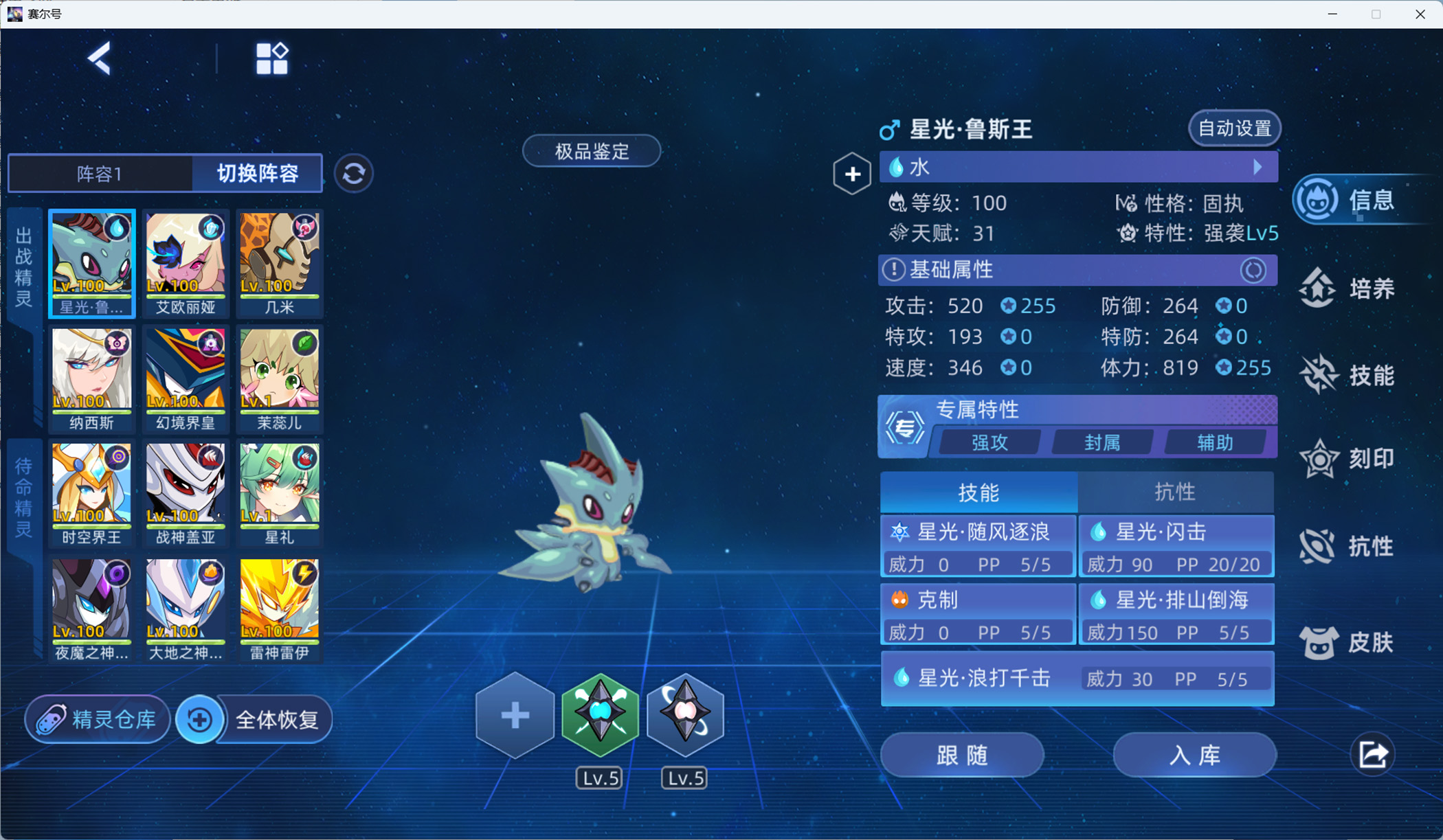Click the lineup refresh icon beside 切换阵容
Screen dimensions: 1443x840
click(x=353, y=173)
